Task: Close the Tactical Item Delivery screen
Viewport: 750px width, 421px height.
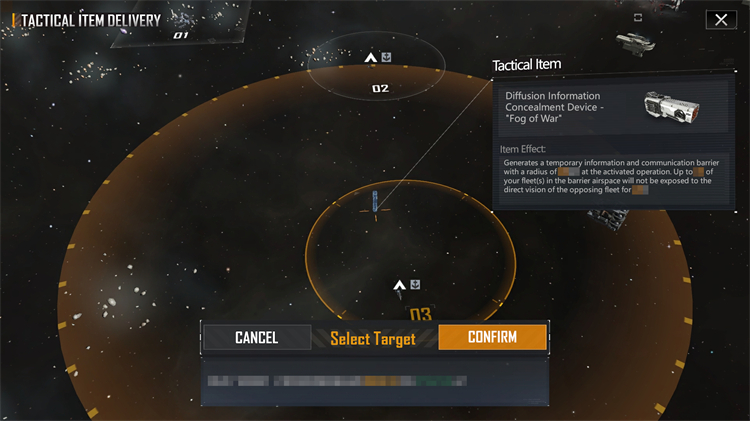Action: [720, 19]
